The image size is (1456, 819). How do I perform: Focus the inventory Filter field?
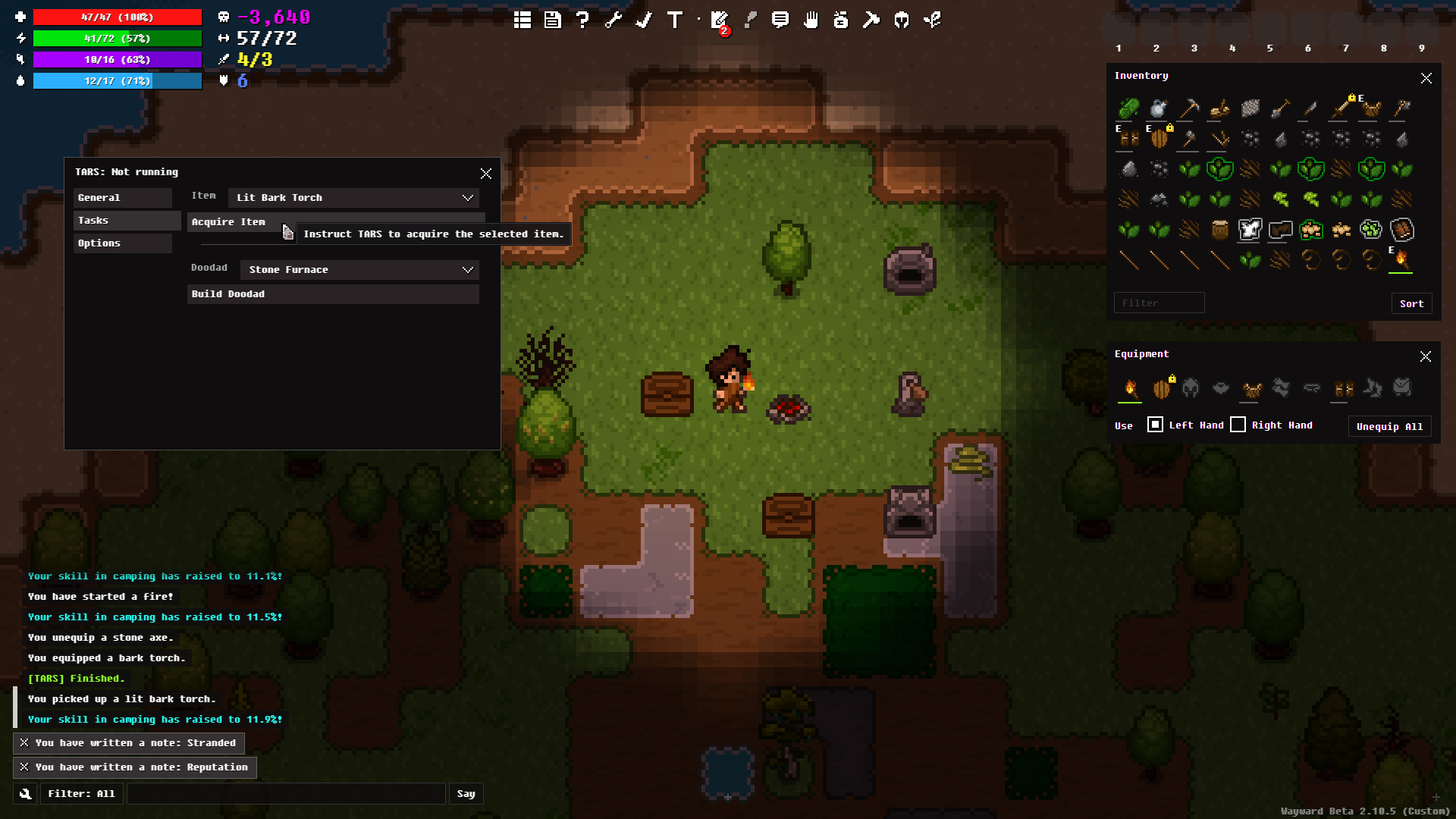click(x=1158, y=303)
